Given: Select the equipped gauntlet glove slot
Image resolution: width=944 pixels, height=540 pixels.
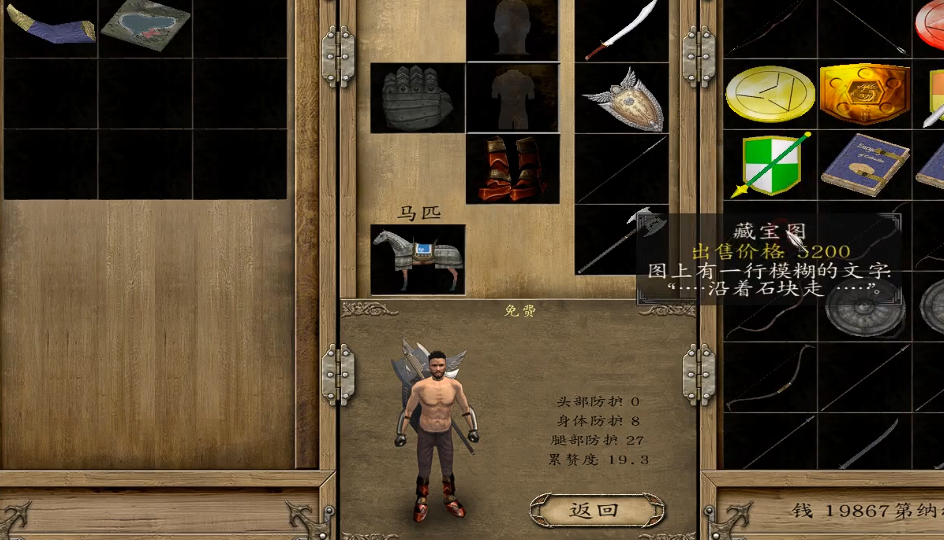Looking at the screenshot, I should 417,98.
